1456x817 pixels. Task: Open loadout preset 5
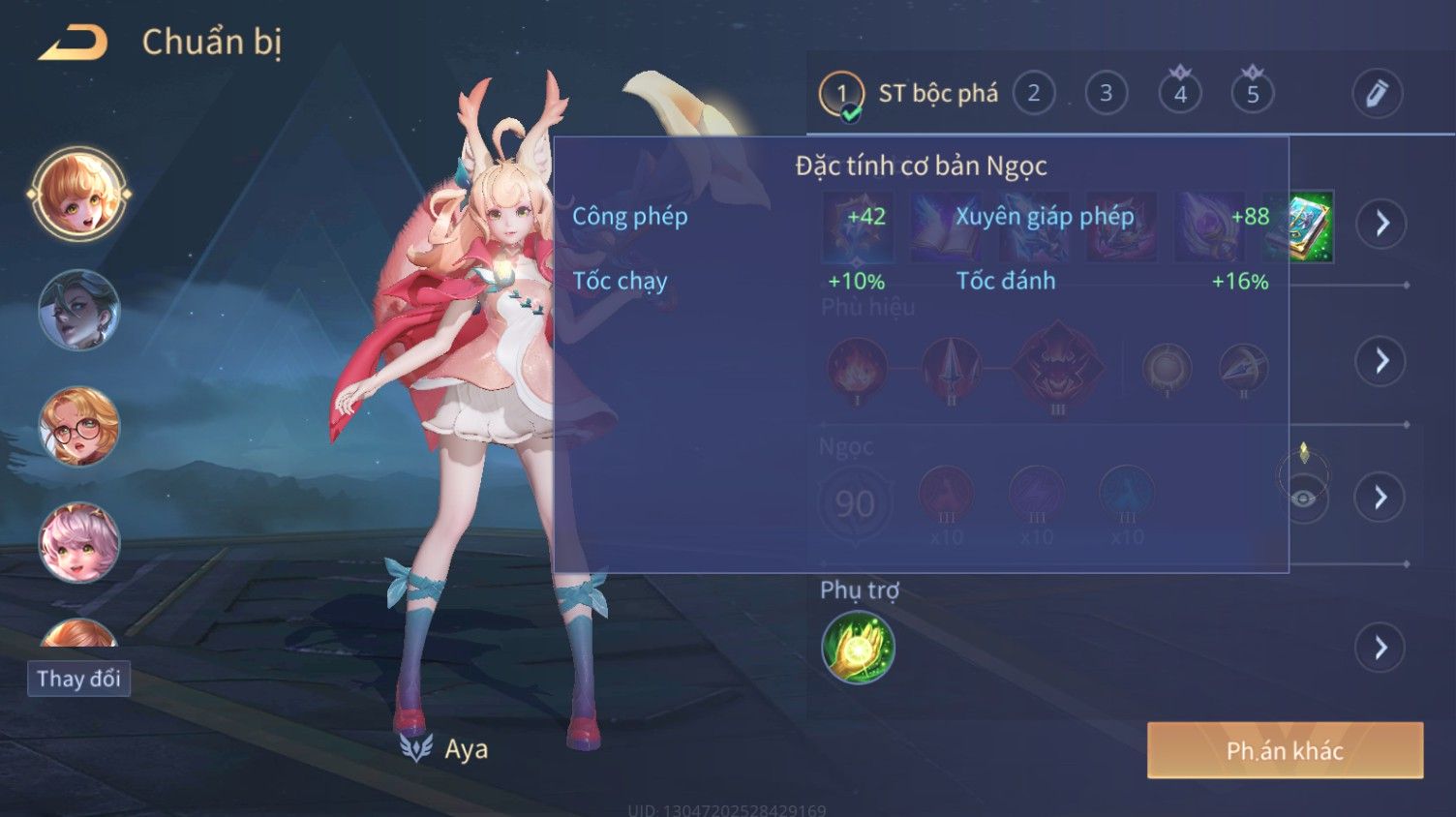pyautogui.click(x=1252, y=94)
